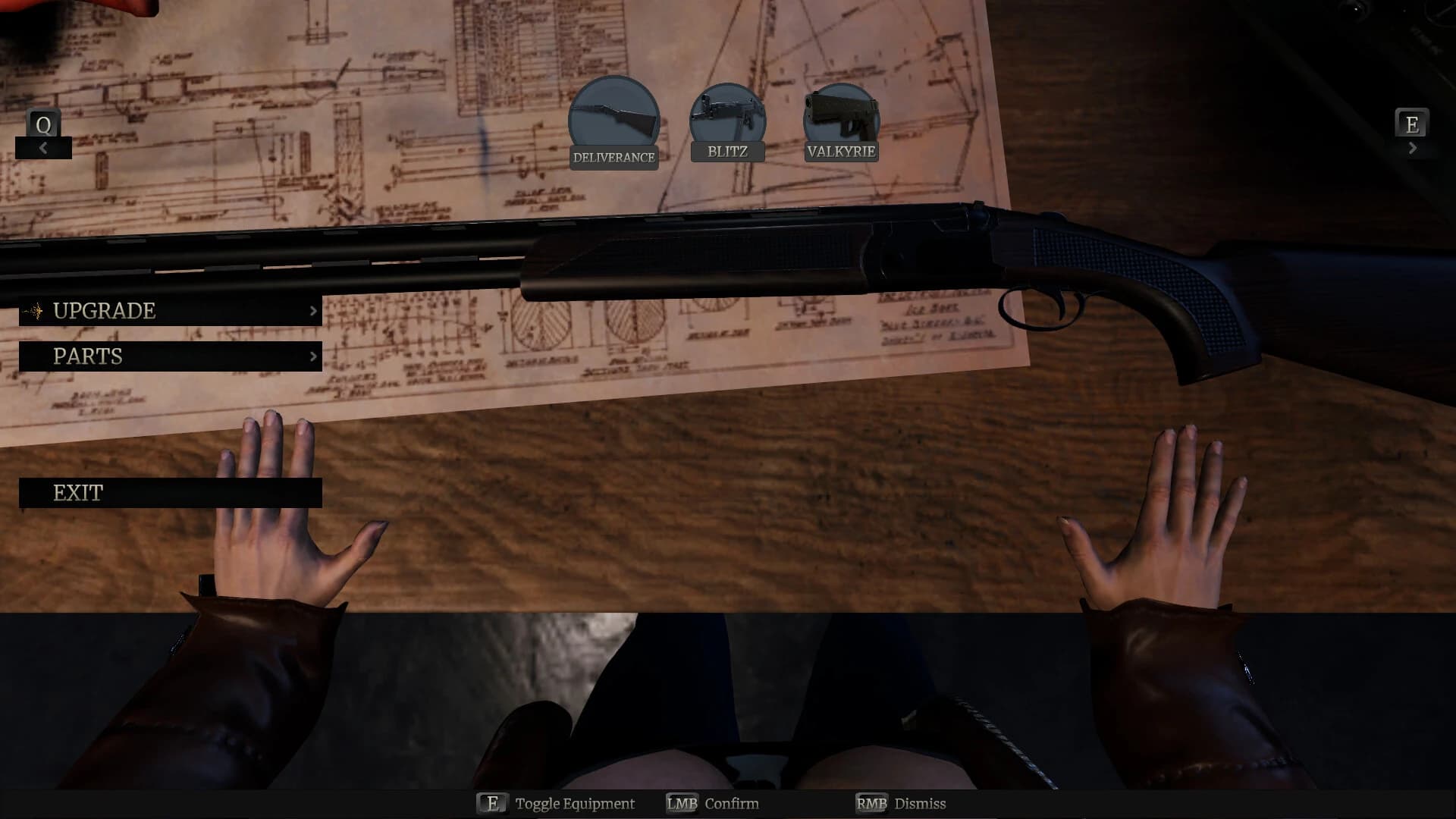The image size is (1456, 819).
Task: Click the Deliverance name label
Action: (x=614, y=158)
